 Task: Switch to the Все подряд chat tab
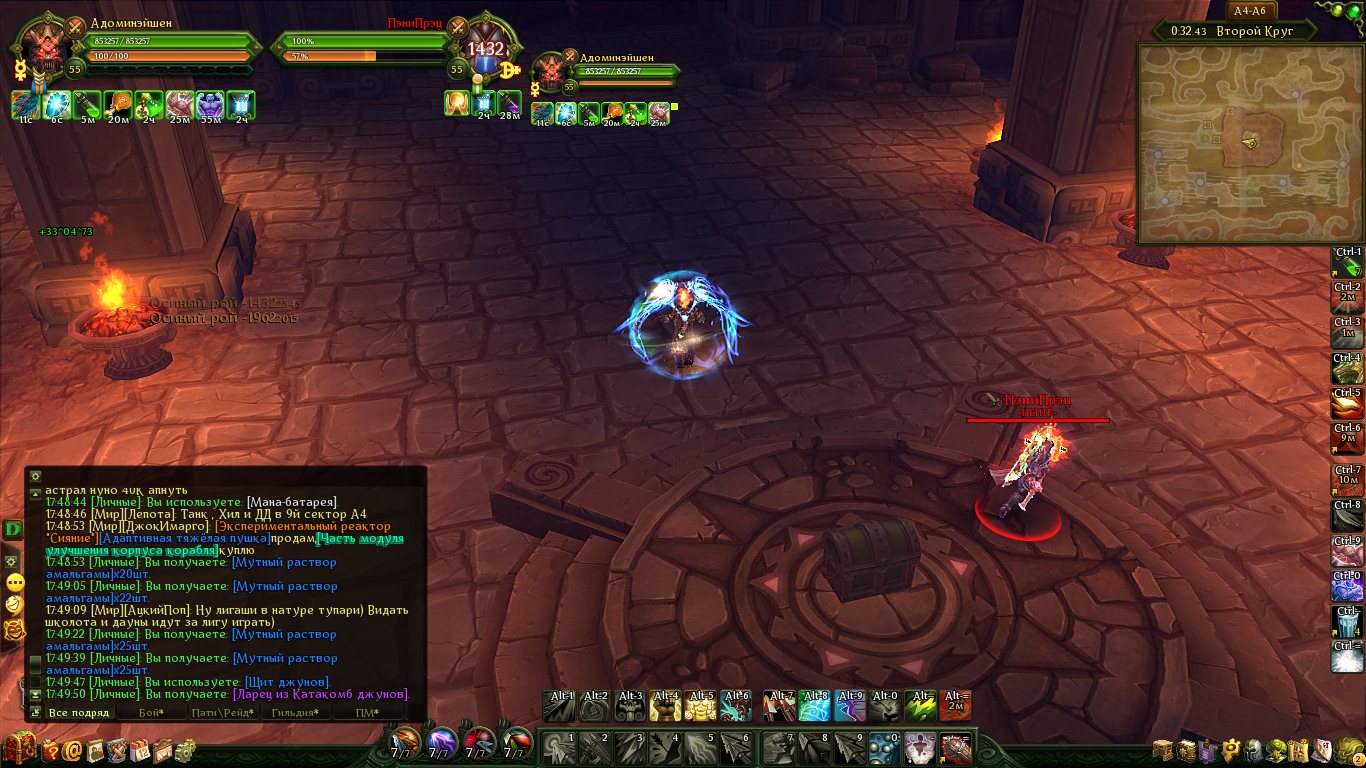(x=78, y=712)
